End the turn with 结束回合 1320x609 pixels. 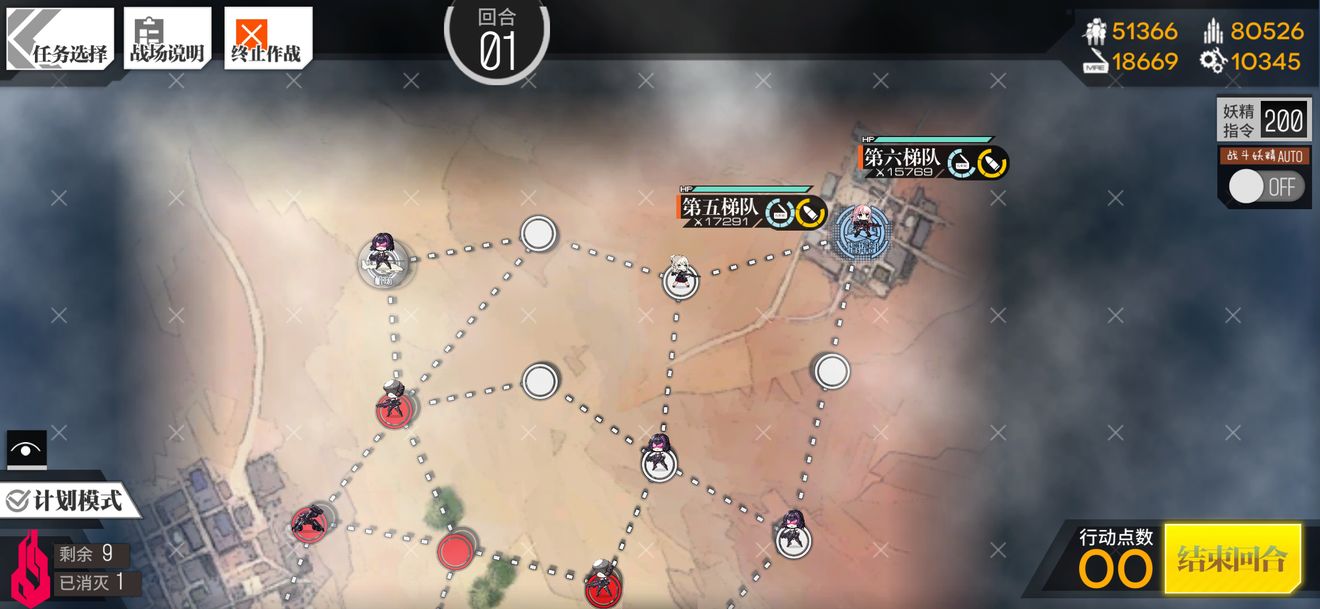click(x=1232, y=558)
